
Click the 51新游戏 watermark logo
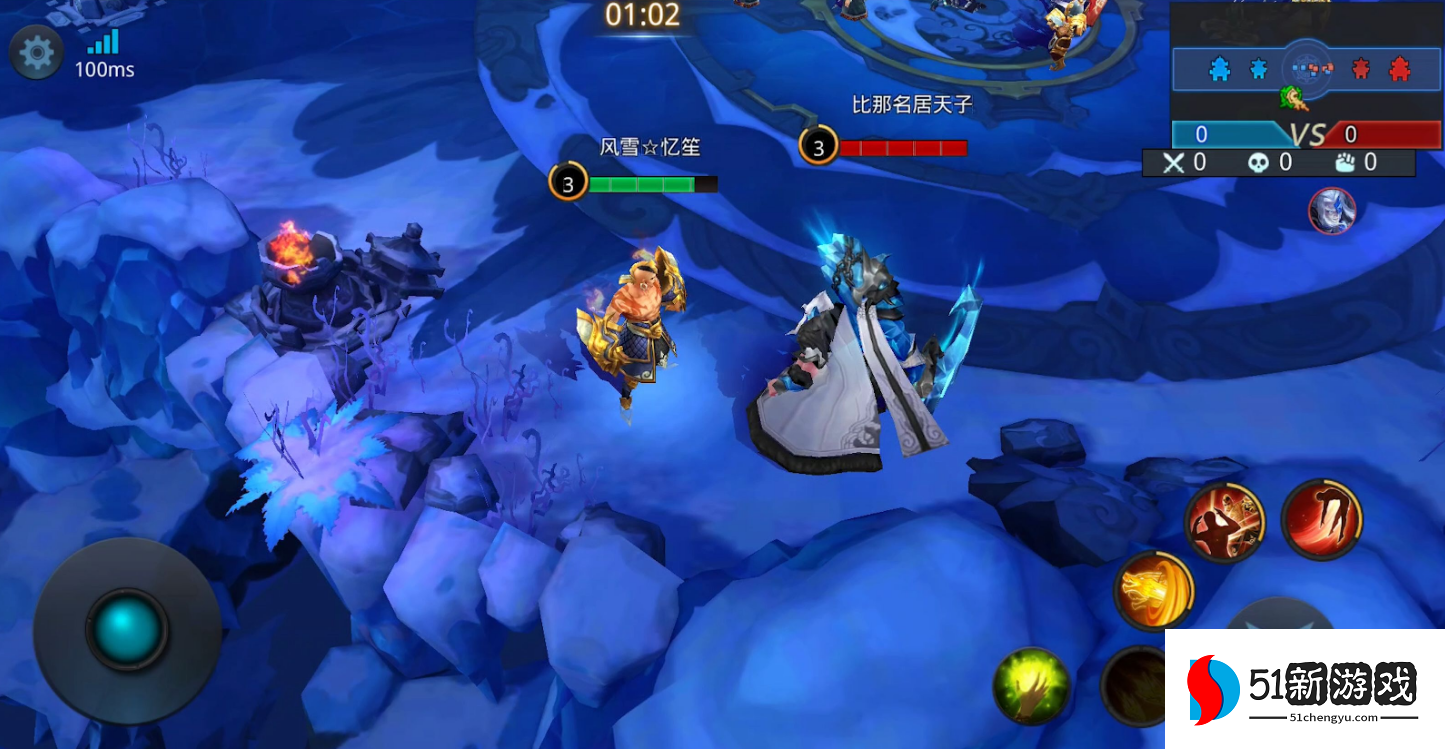tap(1304, 688)
